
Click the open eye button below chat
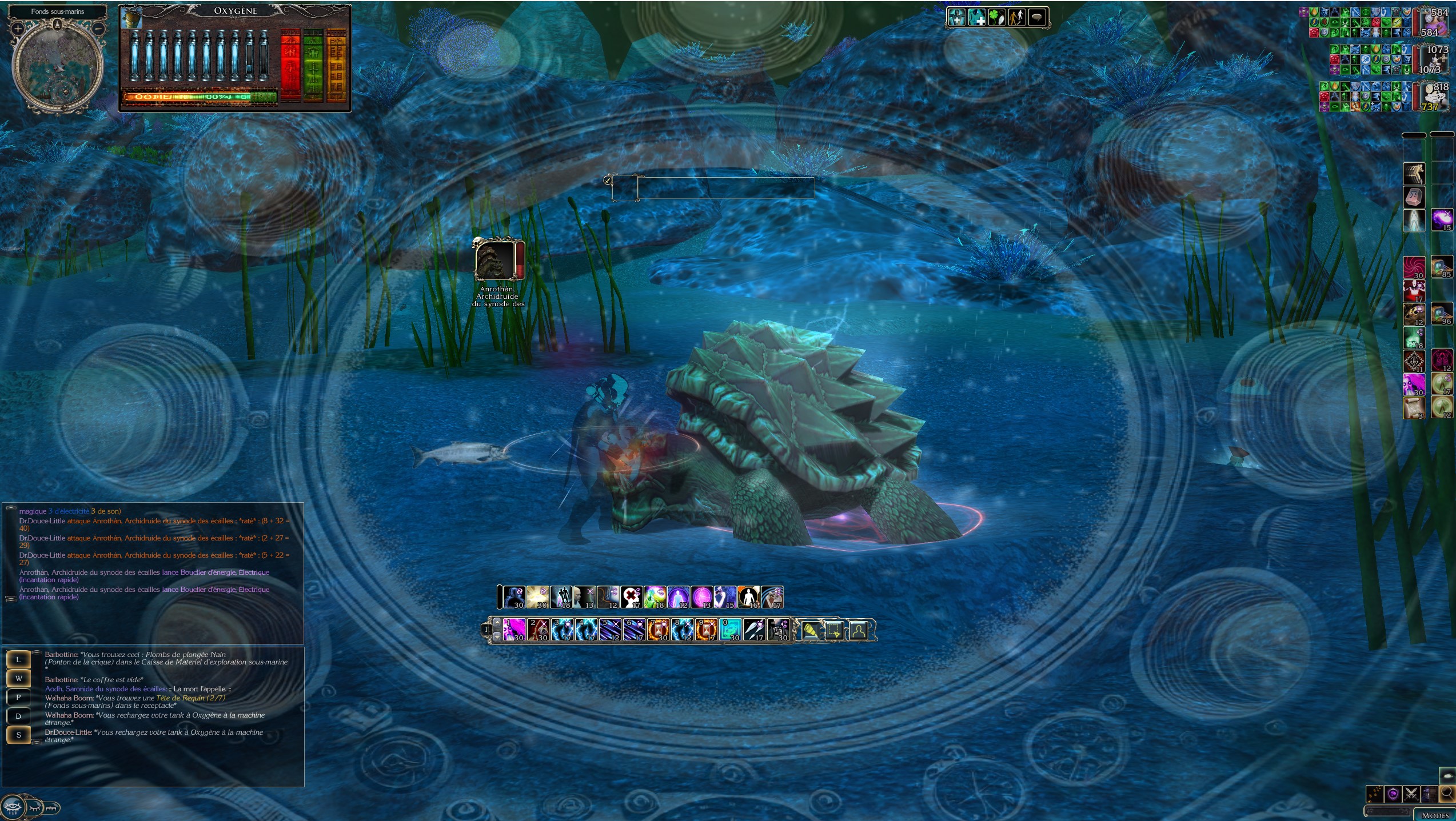point(12,807)
